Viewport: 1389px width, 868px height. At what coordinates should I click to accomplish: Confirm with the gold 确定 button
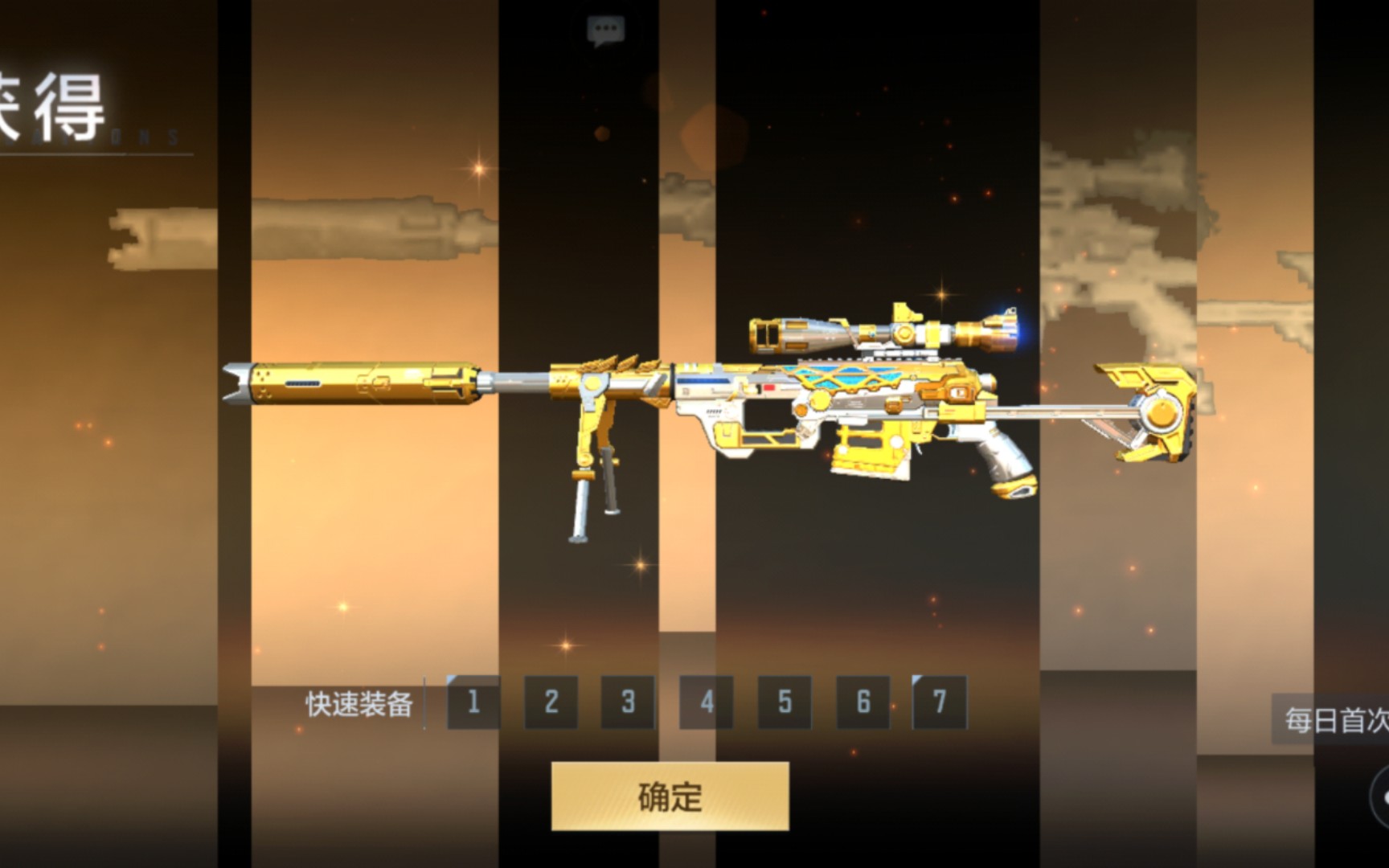(670, 796)
